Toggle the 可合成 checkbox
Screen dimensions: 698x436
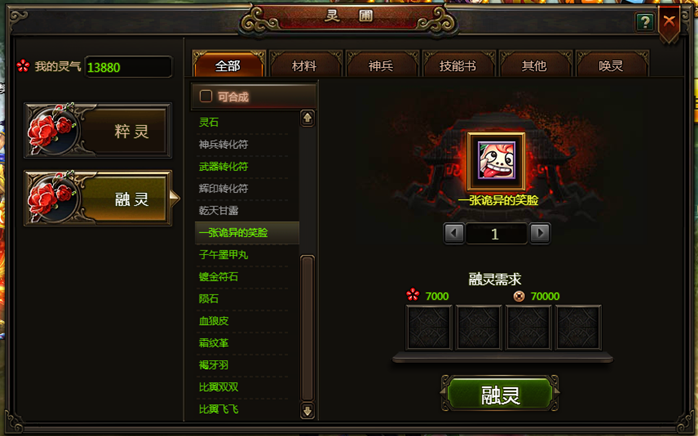coord(207,97)
